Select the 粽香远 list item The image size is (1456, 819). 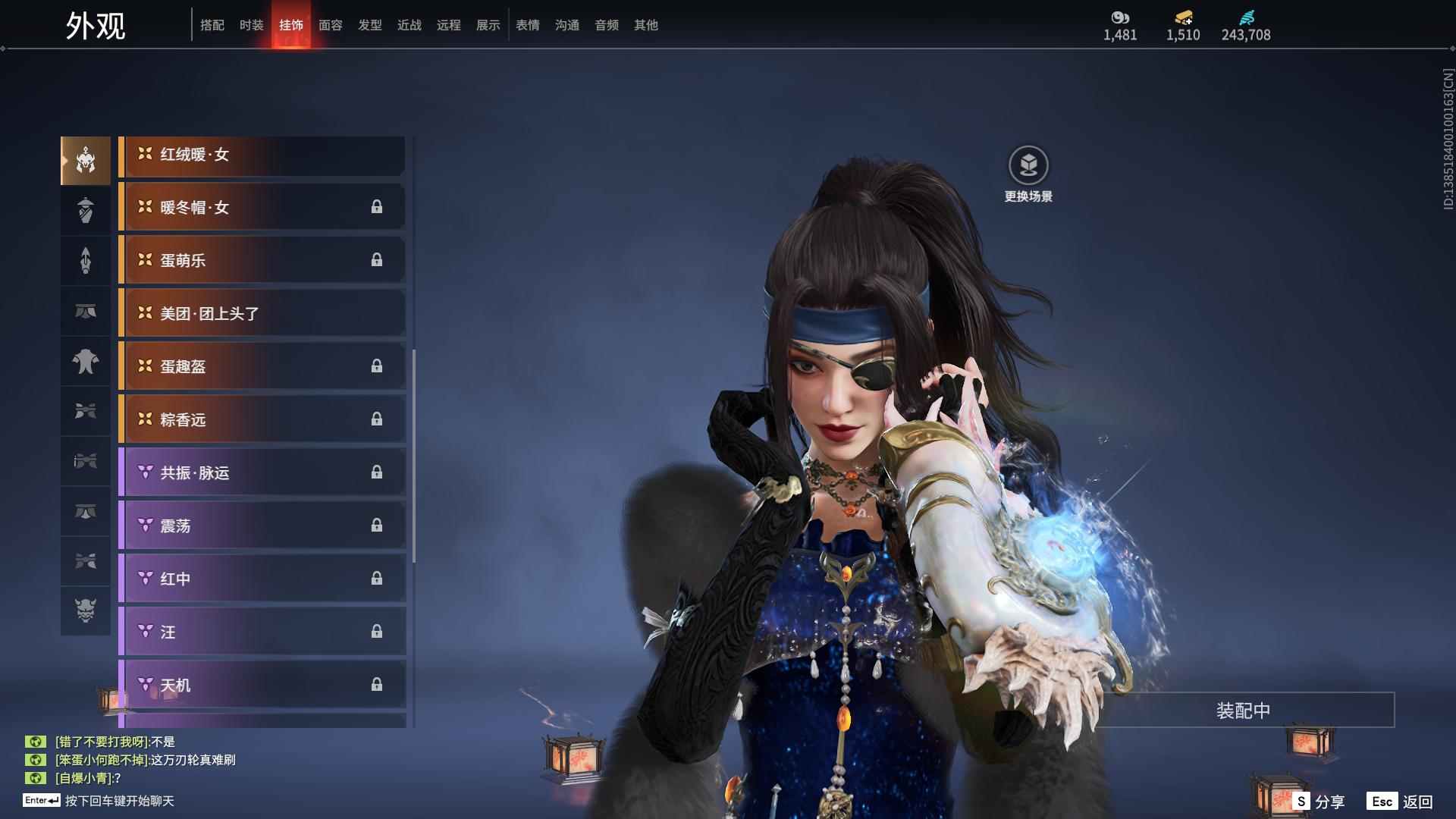click(x=262, y=420)
